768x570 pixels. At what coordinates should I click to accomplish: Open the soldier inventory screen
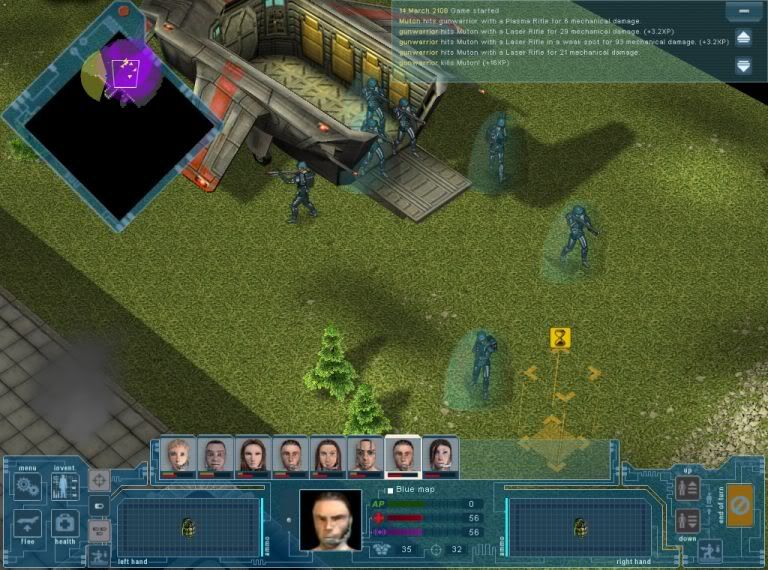(x=65, y=487)
